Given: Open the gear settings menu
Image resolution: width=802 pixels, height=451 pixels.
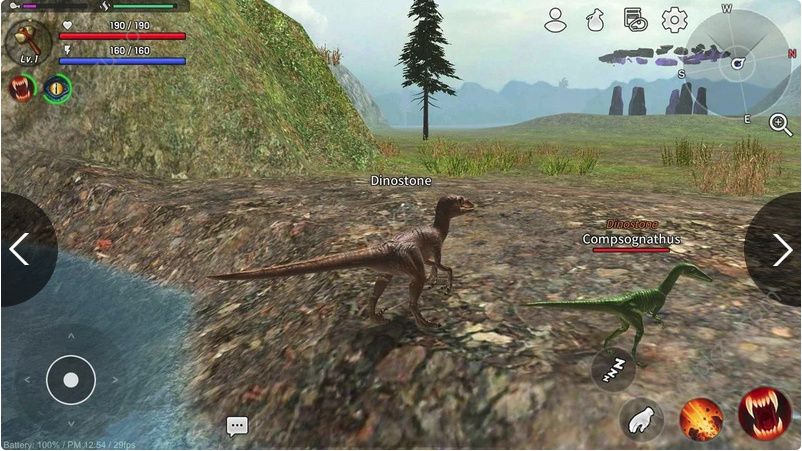Looking at the screenshot, I should (x=675, y=19).
